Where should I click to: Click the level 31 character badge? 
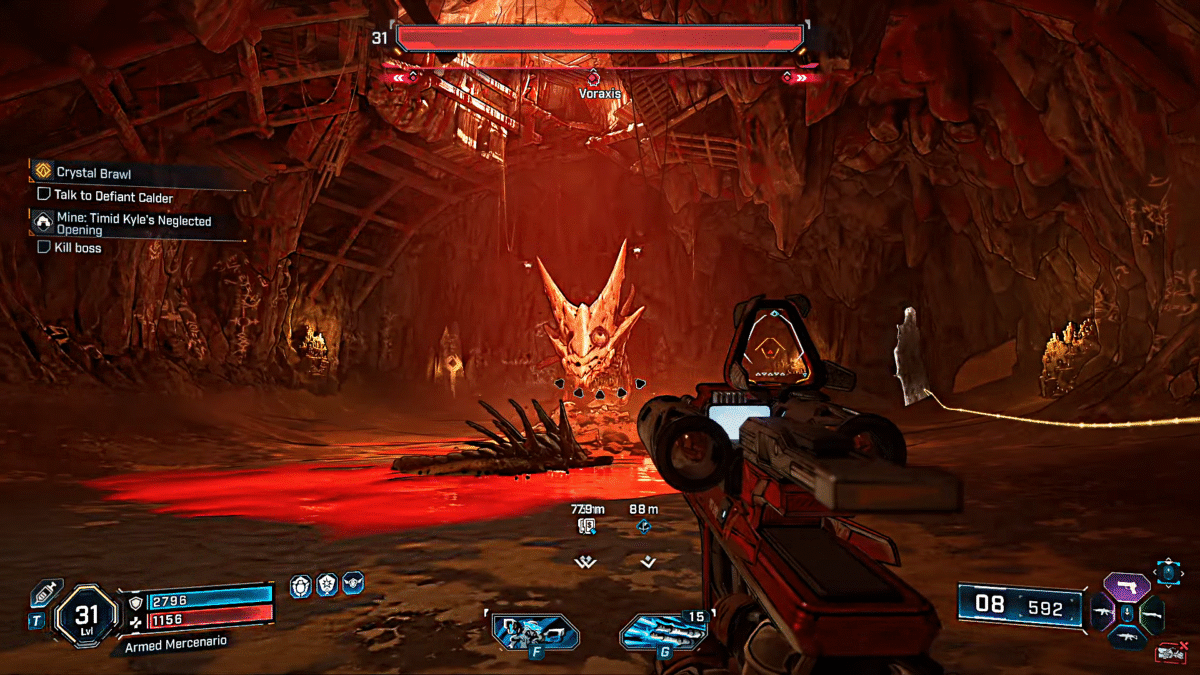[88, 619]
